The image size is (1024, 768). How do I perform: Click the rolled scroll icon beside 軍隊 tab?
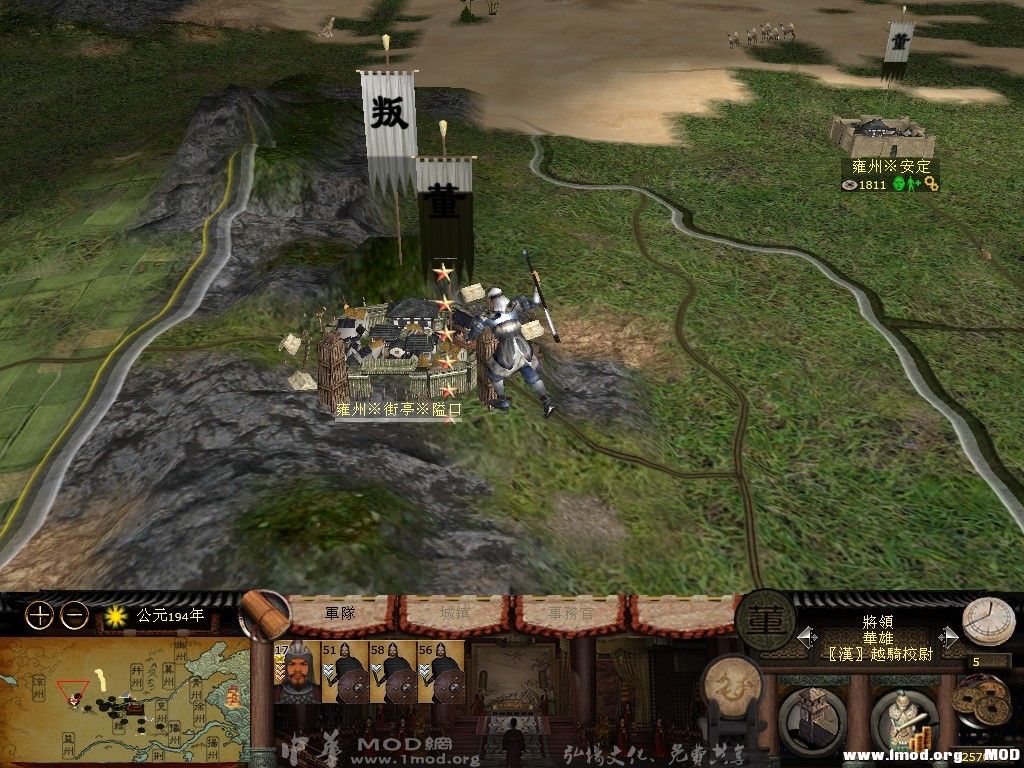pos(265,614)
